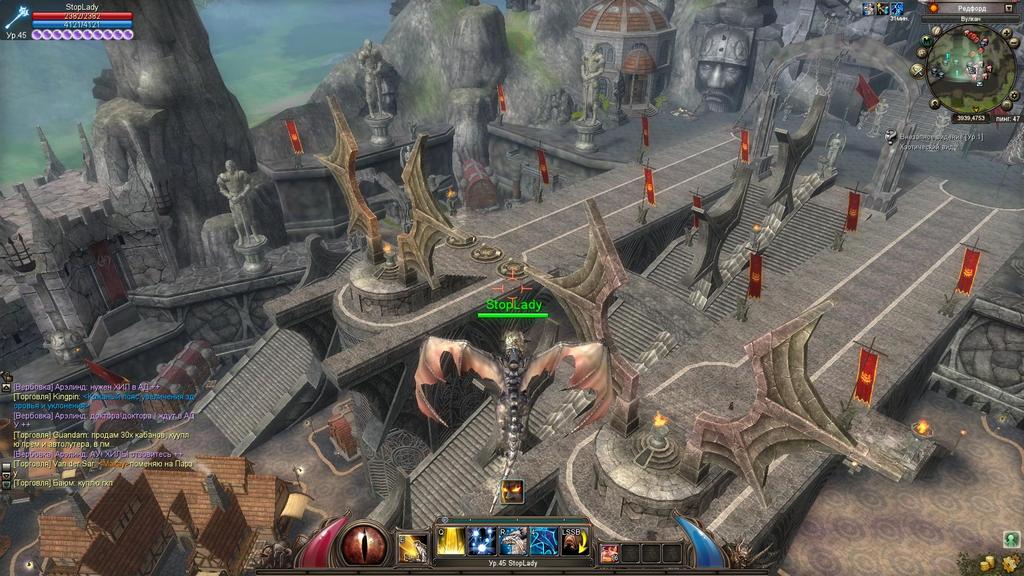
Task: Click the question mark quest tracker icon
Action: [892, 136]
